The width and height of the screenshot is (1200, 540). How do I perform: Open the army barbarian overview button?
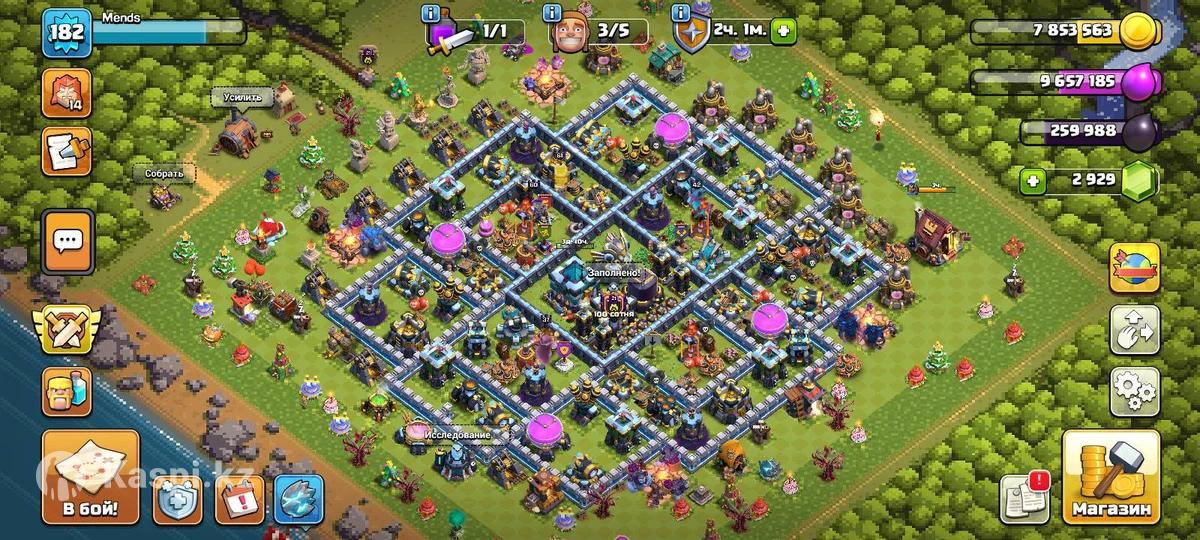coord(67,392)
